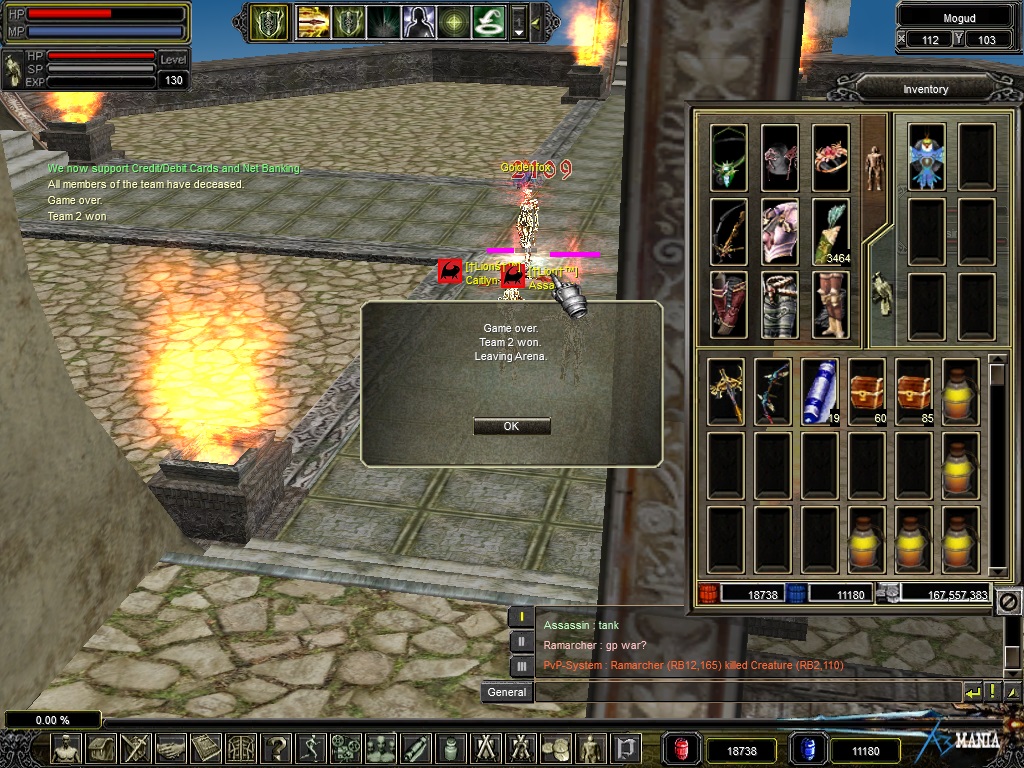Screen dimensions: 1024x768
Task: Select the equipped flower ring slot
Action: (830, 157)
